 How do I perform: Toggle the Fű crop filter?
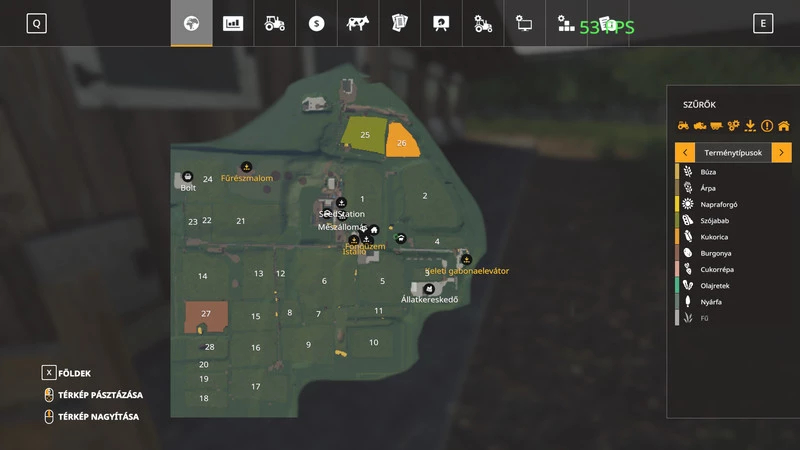(706, 318)
